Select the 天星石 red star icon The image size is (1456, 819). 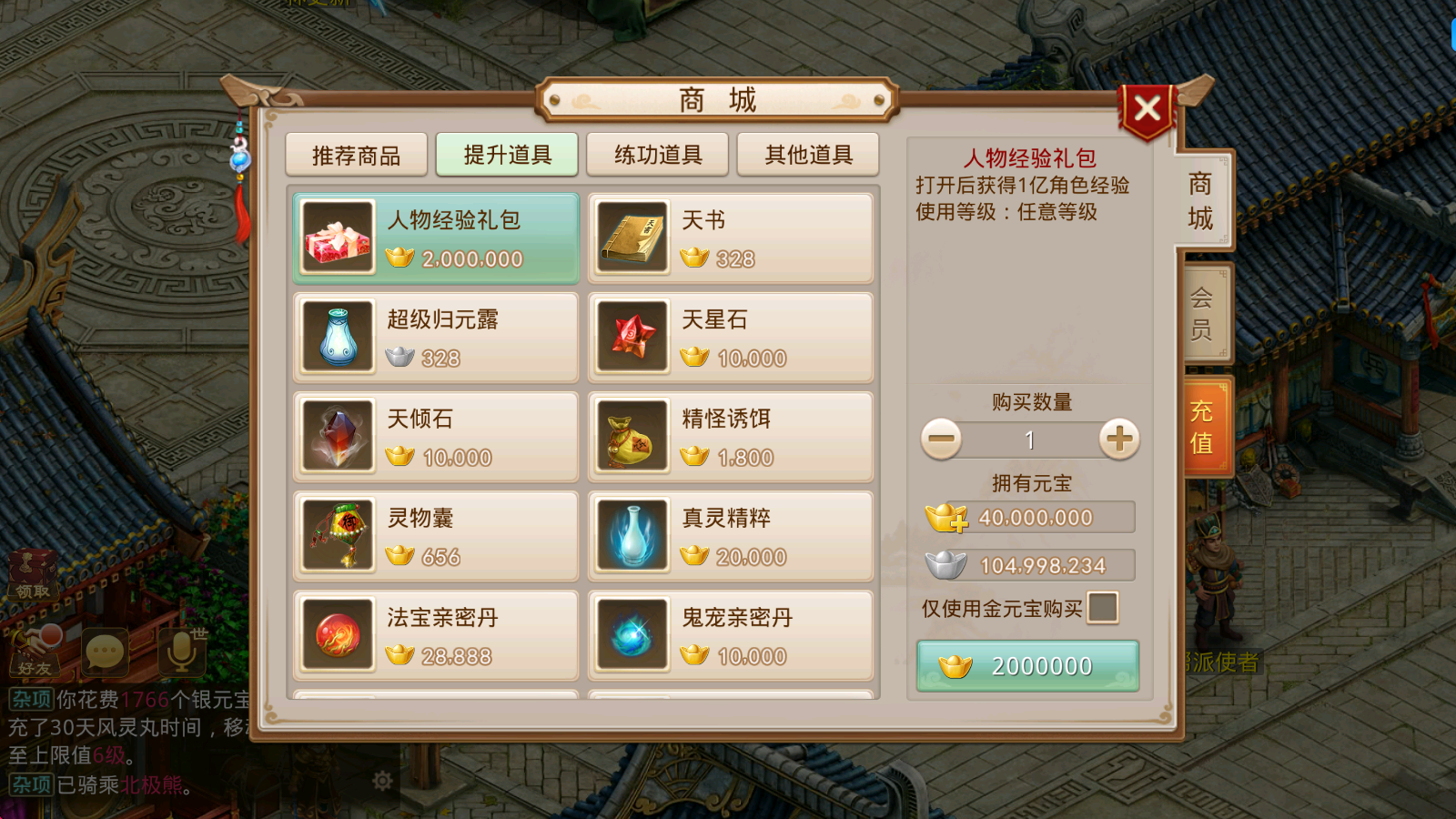tap(632, 337)
